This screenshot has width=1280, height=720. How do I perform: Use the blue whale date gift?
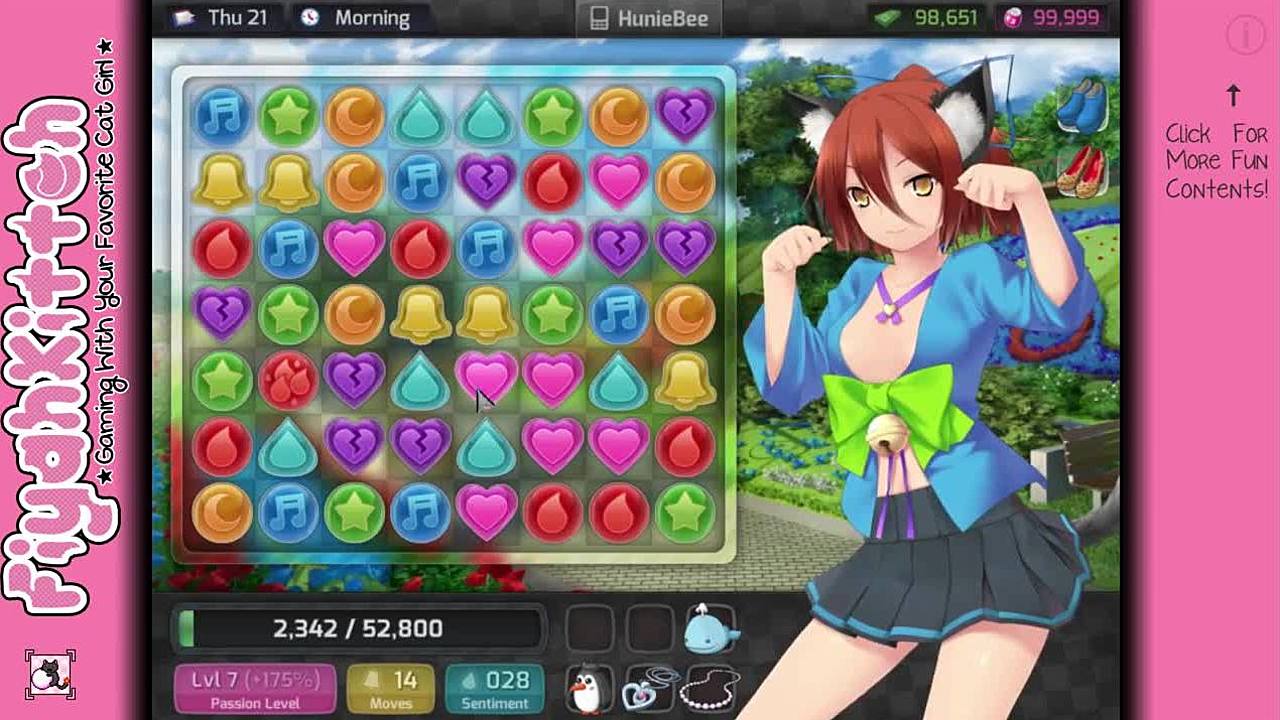click(711, 630)
